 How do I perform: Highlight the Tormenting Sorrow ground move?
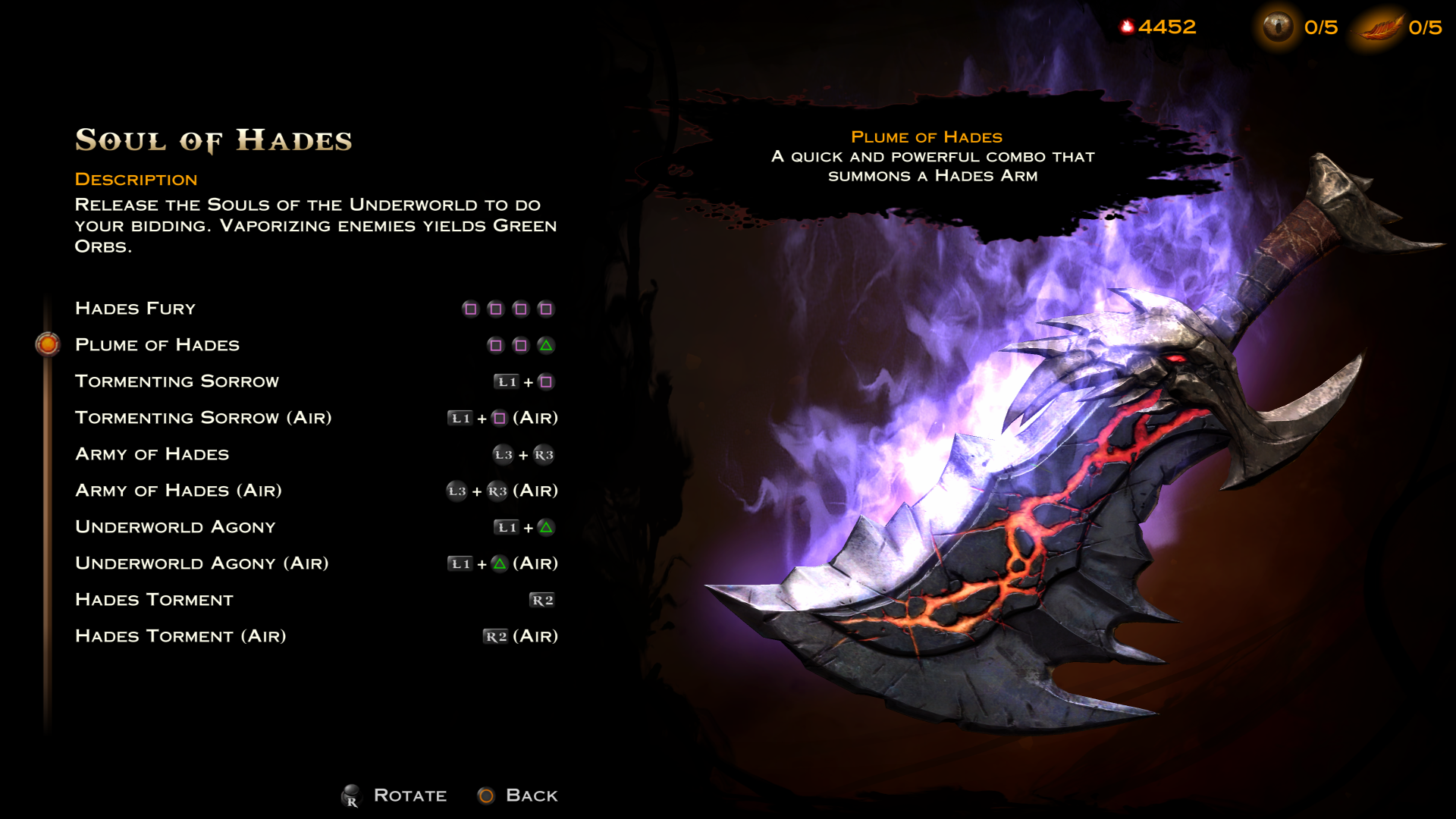pos(177,381)
